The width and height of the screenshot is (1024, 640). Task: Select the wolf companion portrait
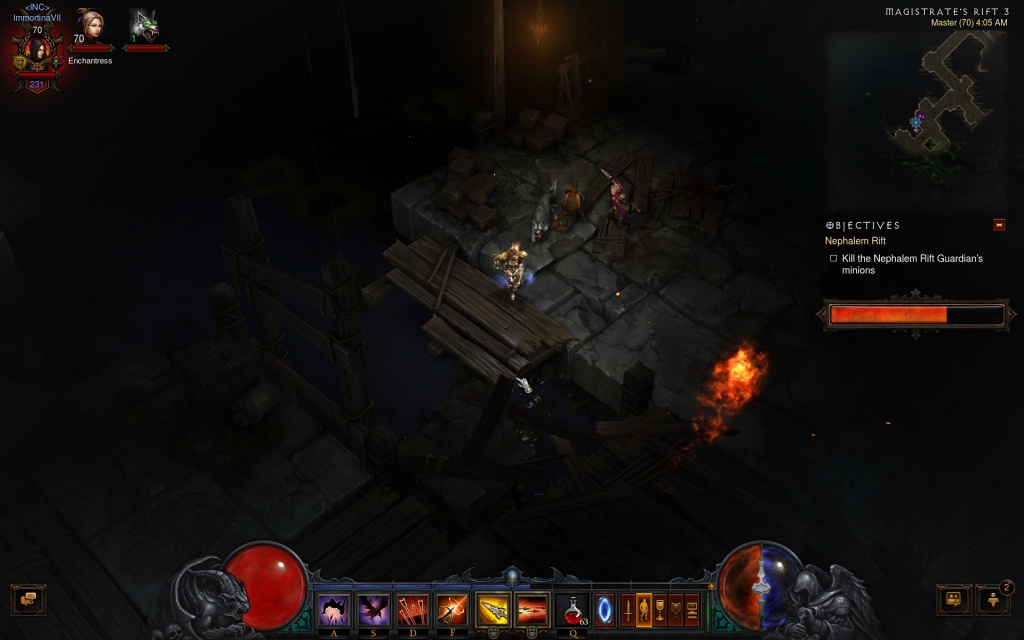(x=144, y=25)
